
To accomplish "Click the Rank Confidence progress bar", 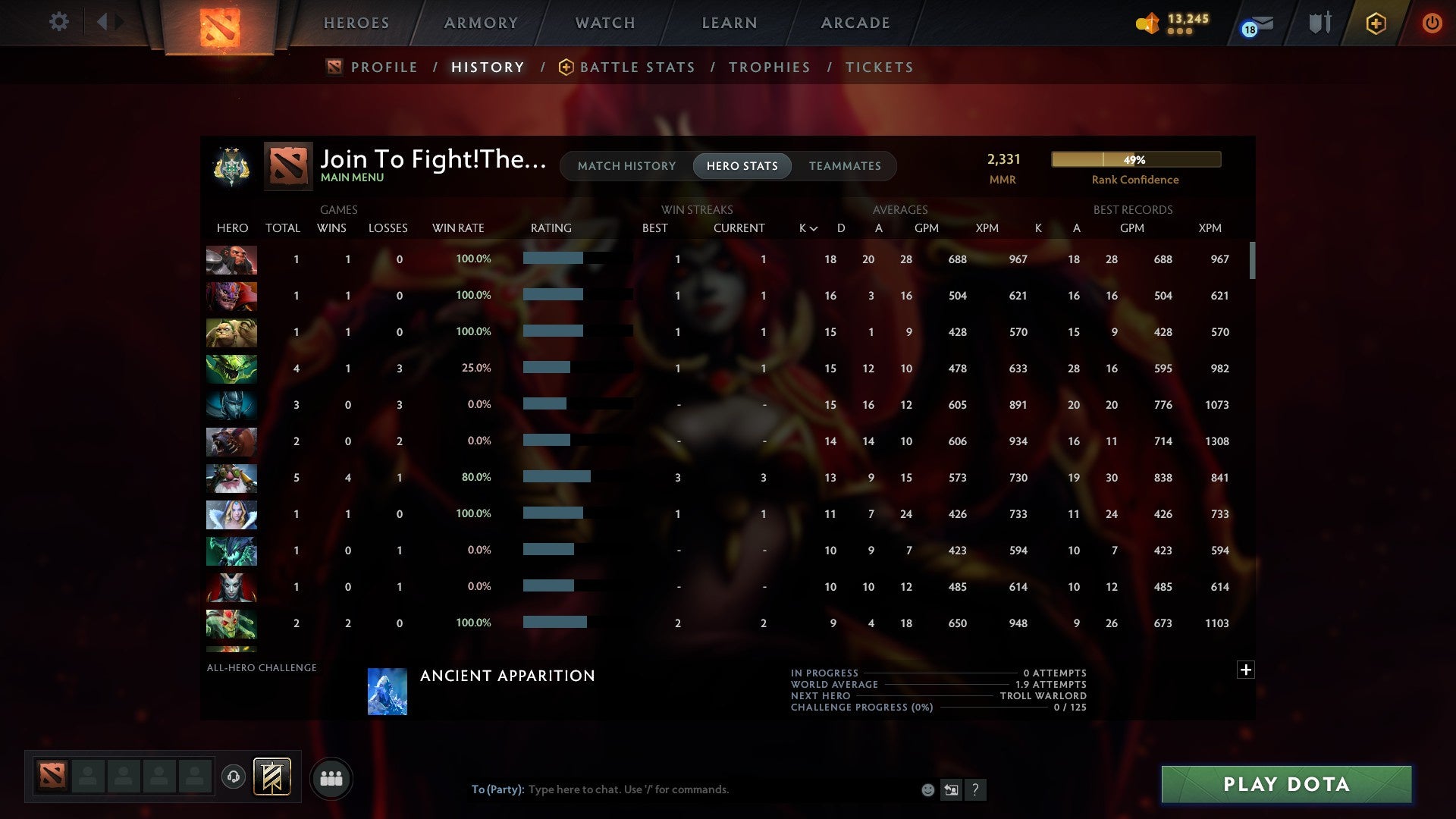I will coord(1135,159).
